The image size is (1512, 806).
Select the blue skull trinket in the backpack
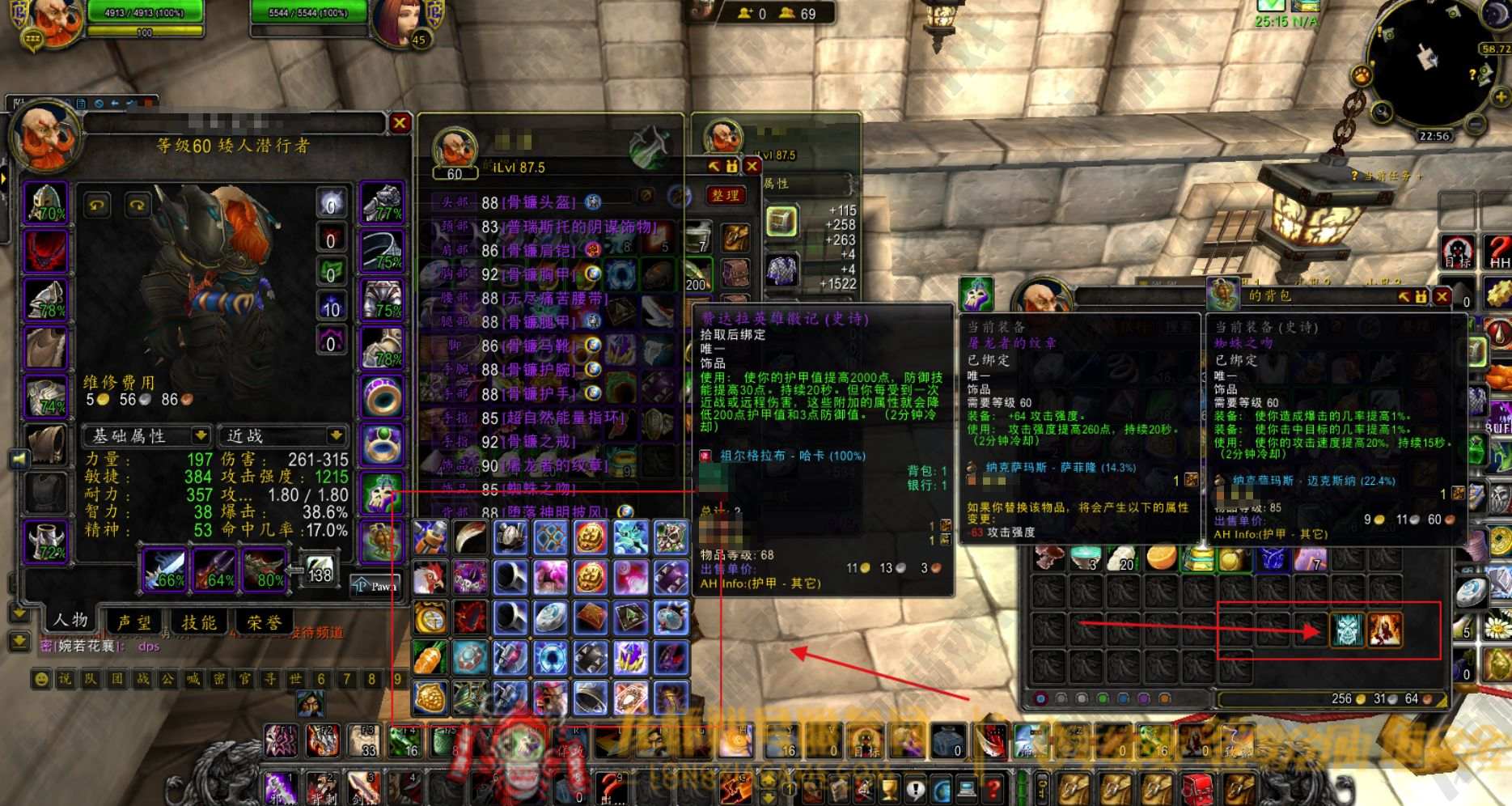pos(1347,630)
